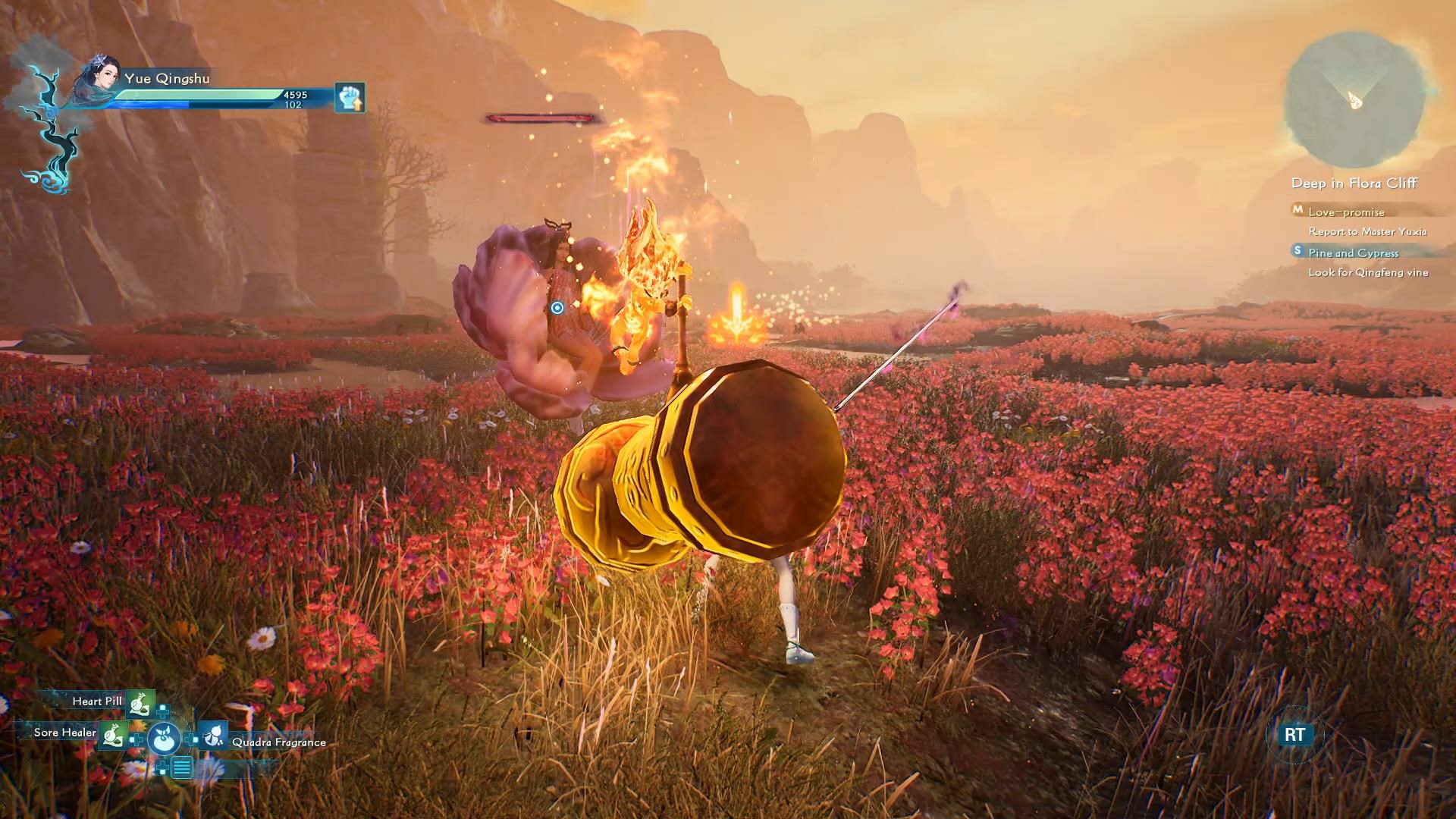The width and height of the screenshot is (1456, 819).
Task: Select the Love-promise main quest tracker
Action: 1346,212
